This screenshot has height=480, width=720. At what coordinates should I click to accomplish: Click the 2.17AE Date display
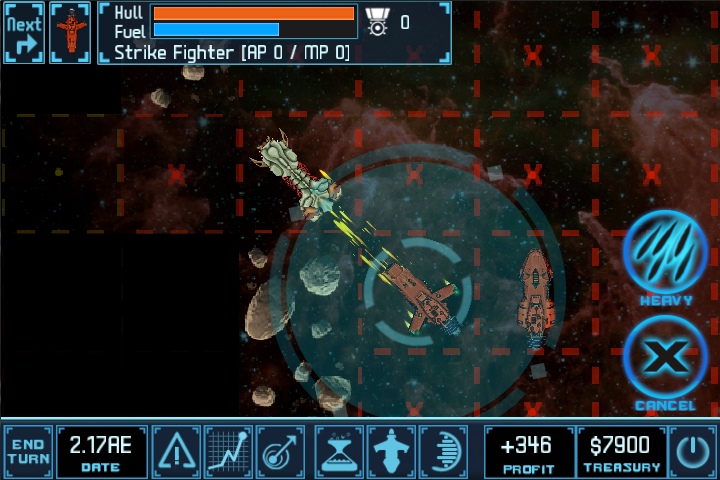point(102,451)
